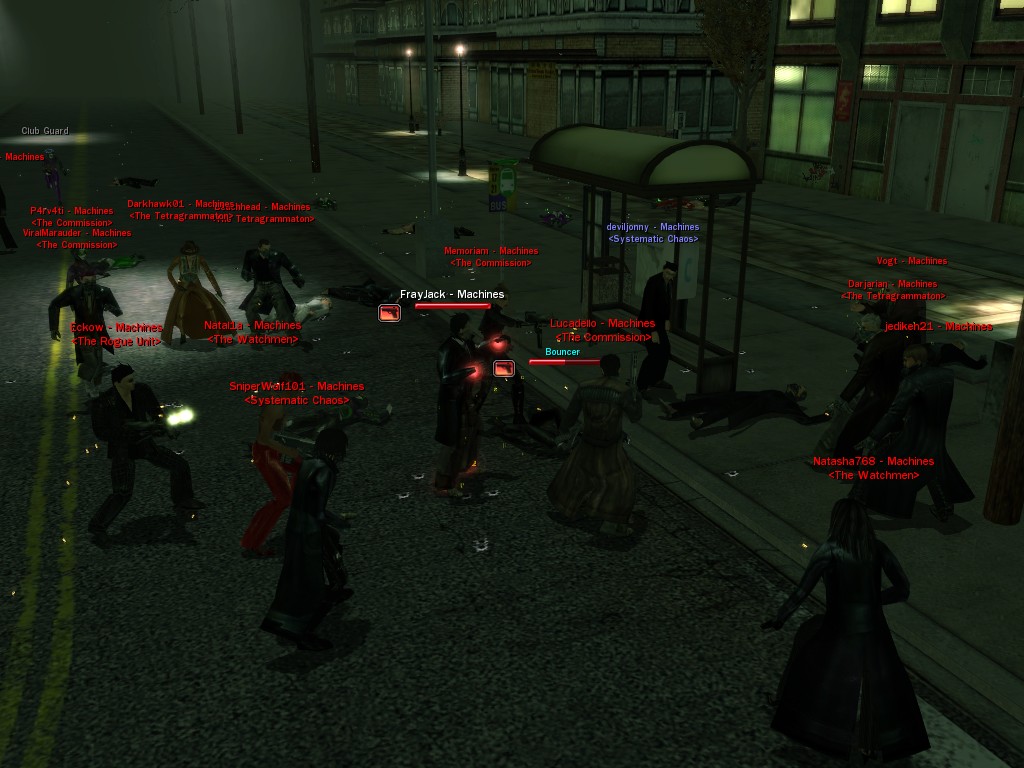Target the Bouncer nameplate
The image size is (1024, 768).
(562, 352)
